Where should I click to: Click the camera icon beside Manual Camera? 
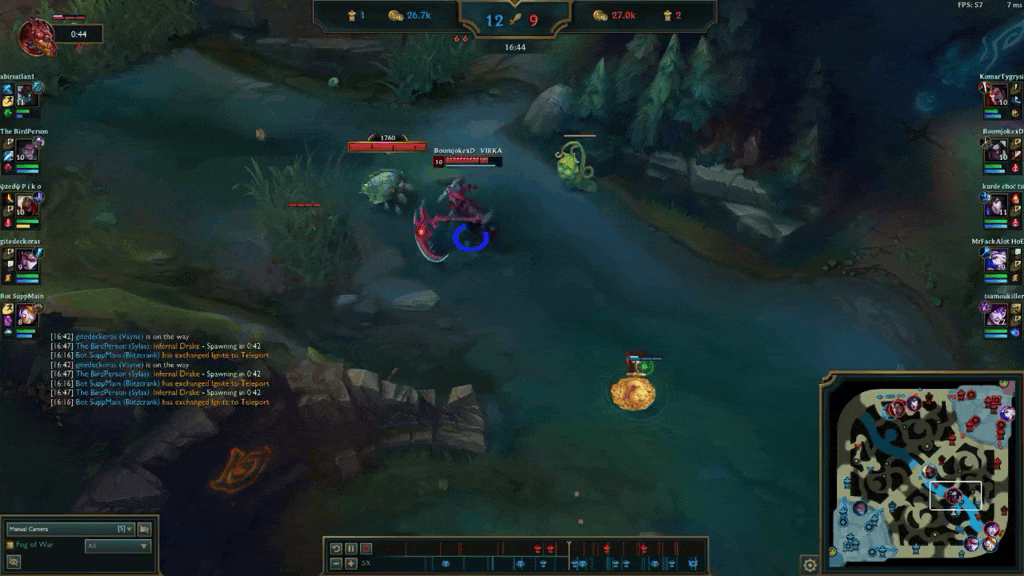[x=145, y=528]
